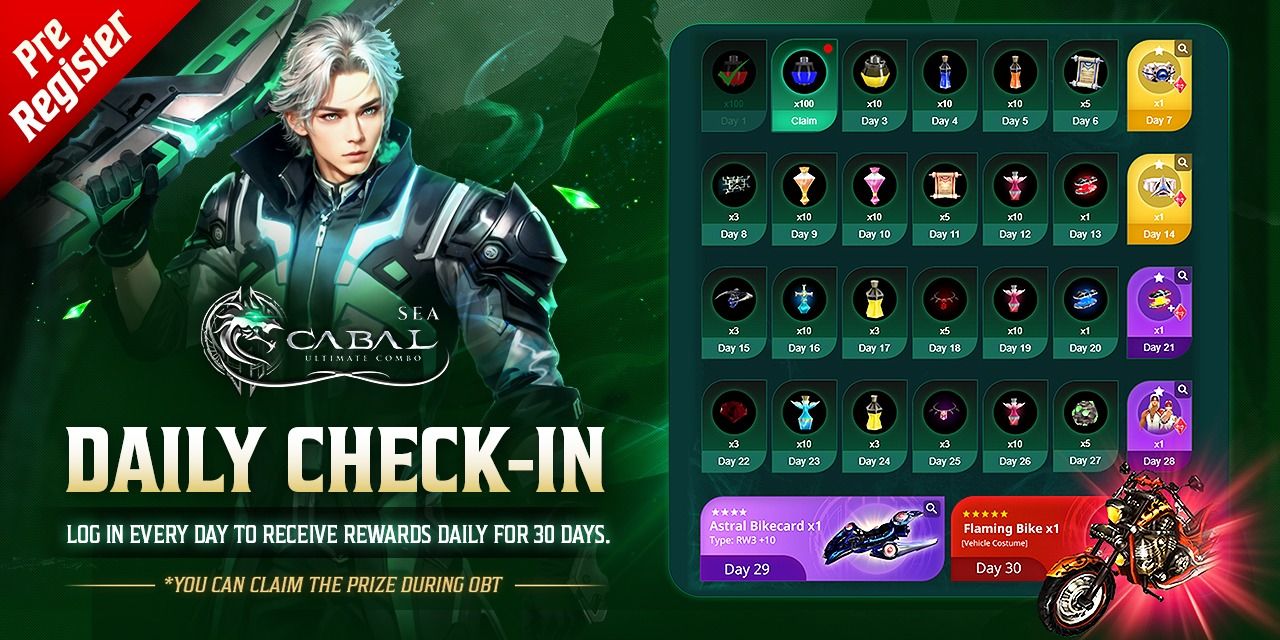Select the Day 22 red gem reward
Viewport: 1280px width, 640px height.
point(734,425)
